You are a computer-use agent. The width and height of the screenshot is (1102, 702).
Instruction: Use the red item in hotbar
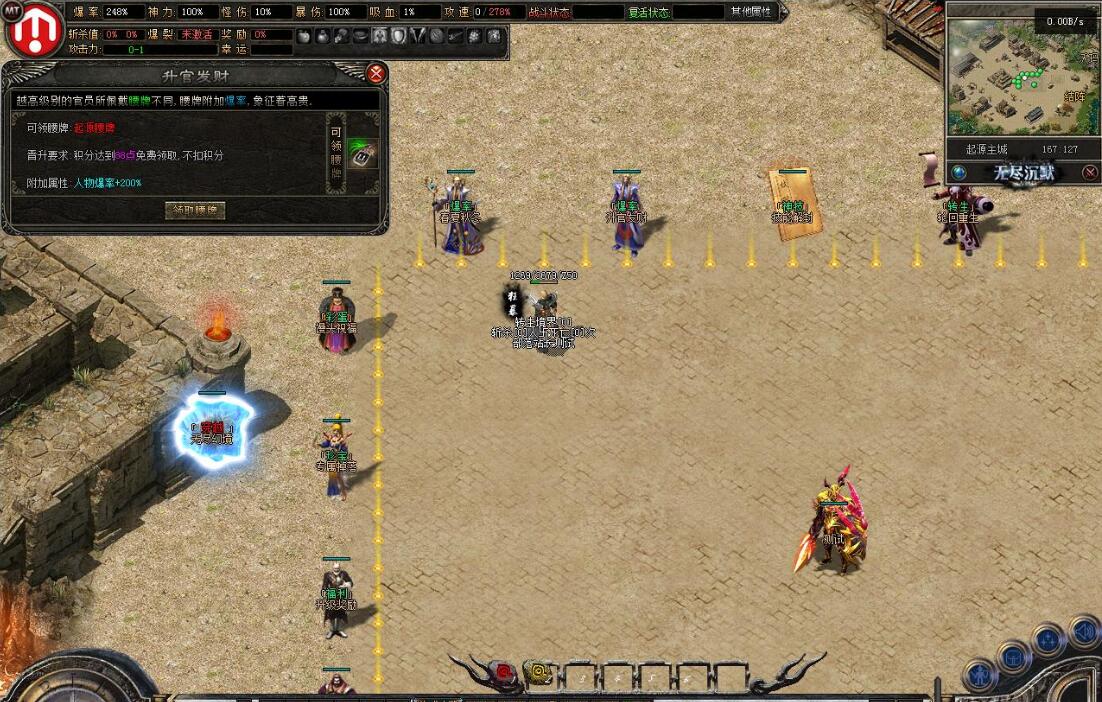(505, 674)
